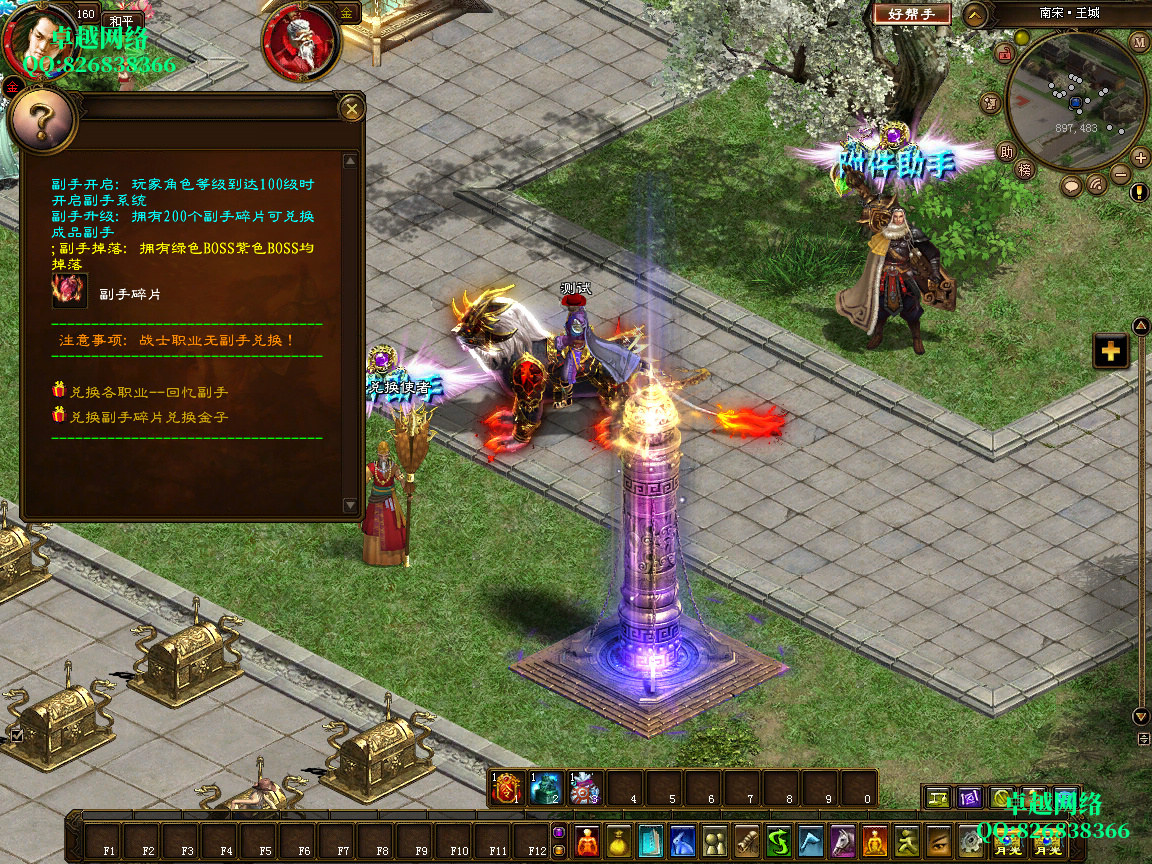1152x864 pixels.
Task: Click the circular minimap
Action: pos(1075,100)
